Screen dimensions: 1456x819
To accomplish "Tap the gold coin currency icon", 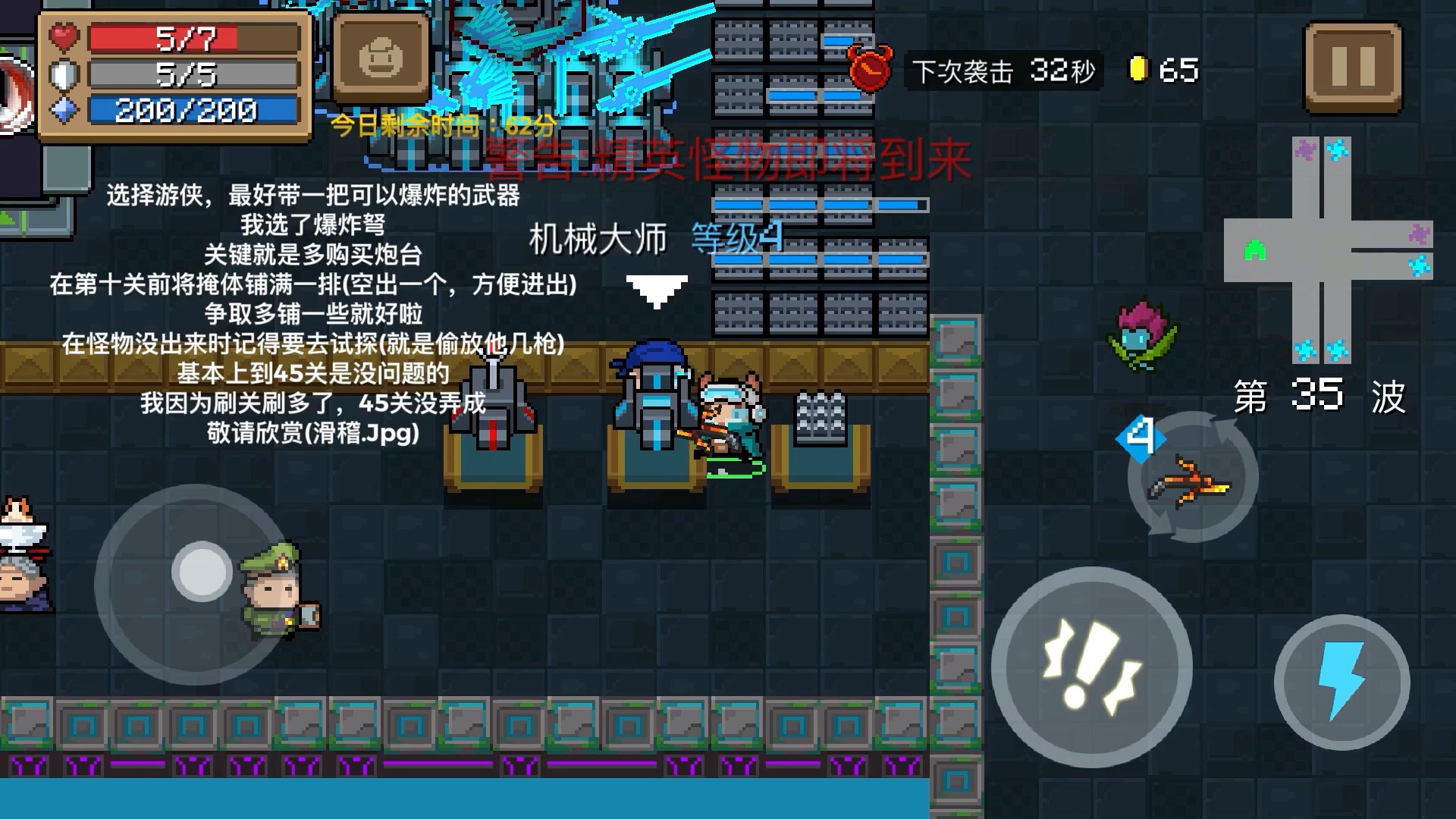I will (1137, 67).
